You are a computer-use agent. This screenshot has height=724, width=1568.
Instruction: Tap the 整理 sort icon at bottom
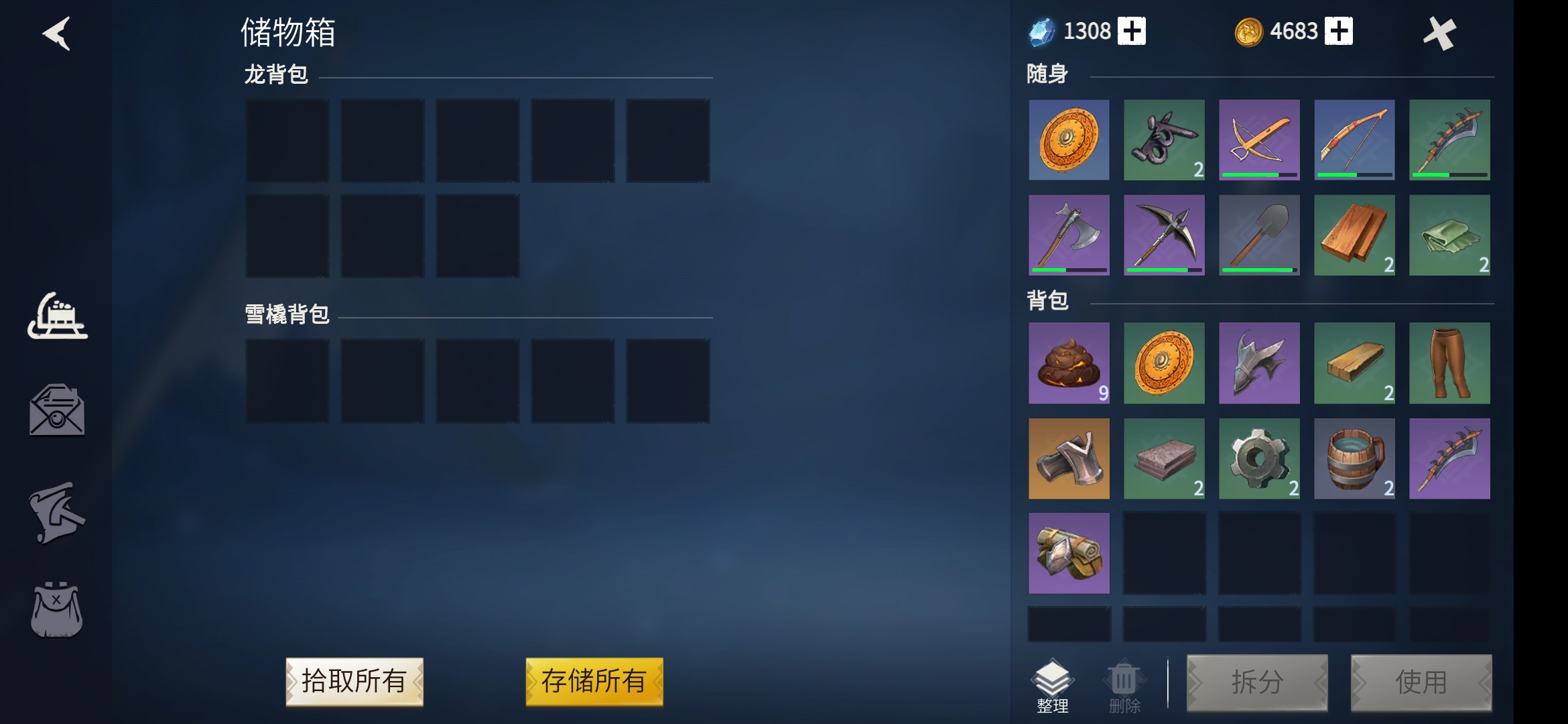pos(1053,679)
